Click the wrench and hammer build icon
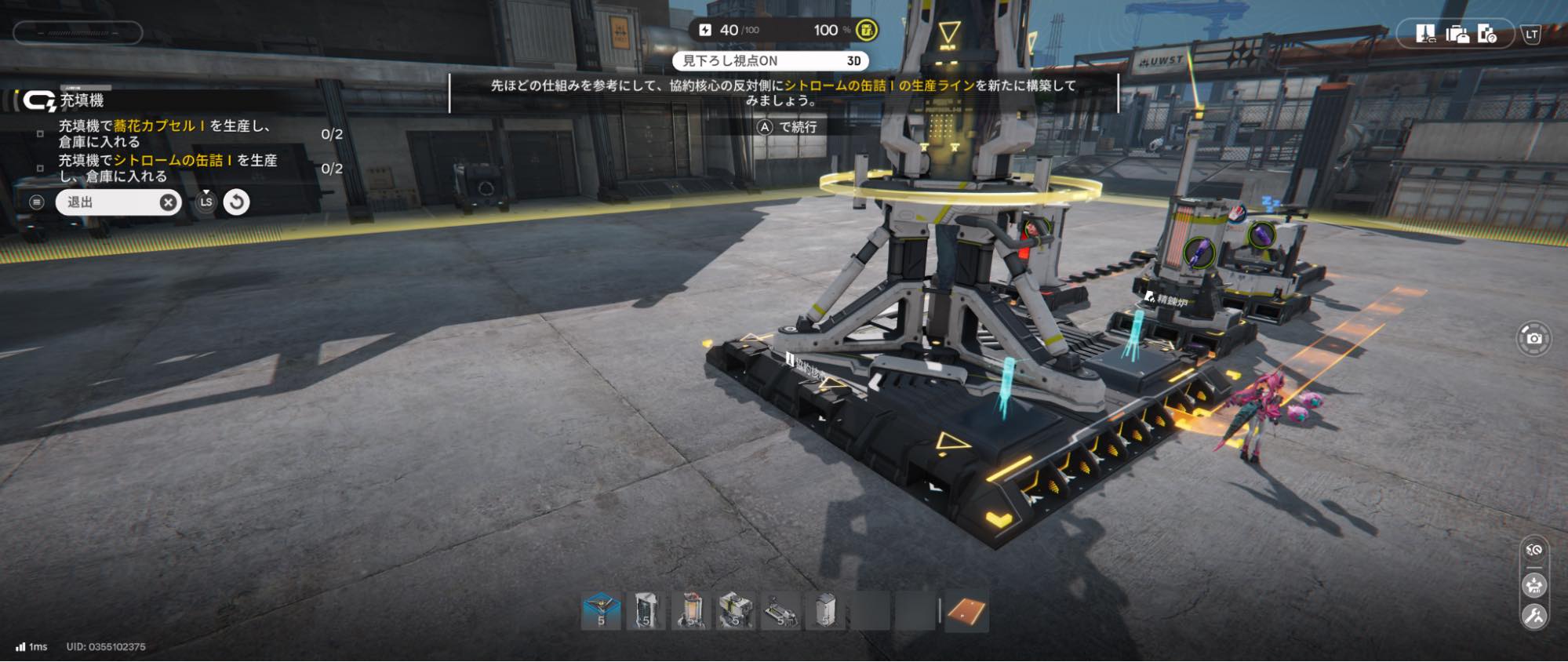 point(1534,617)
